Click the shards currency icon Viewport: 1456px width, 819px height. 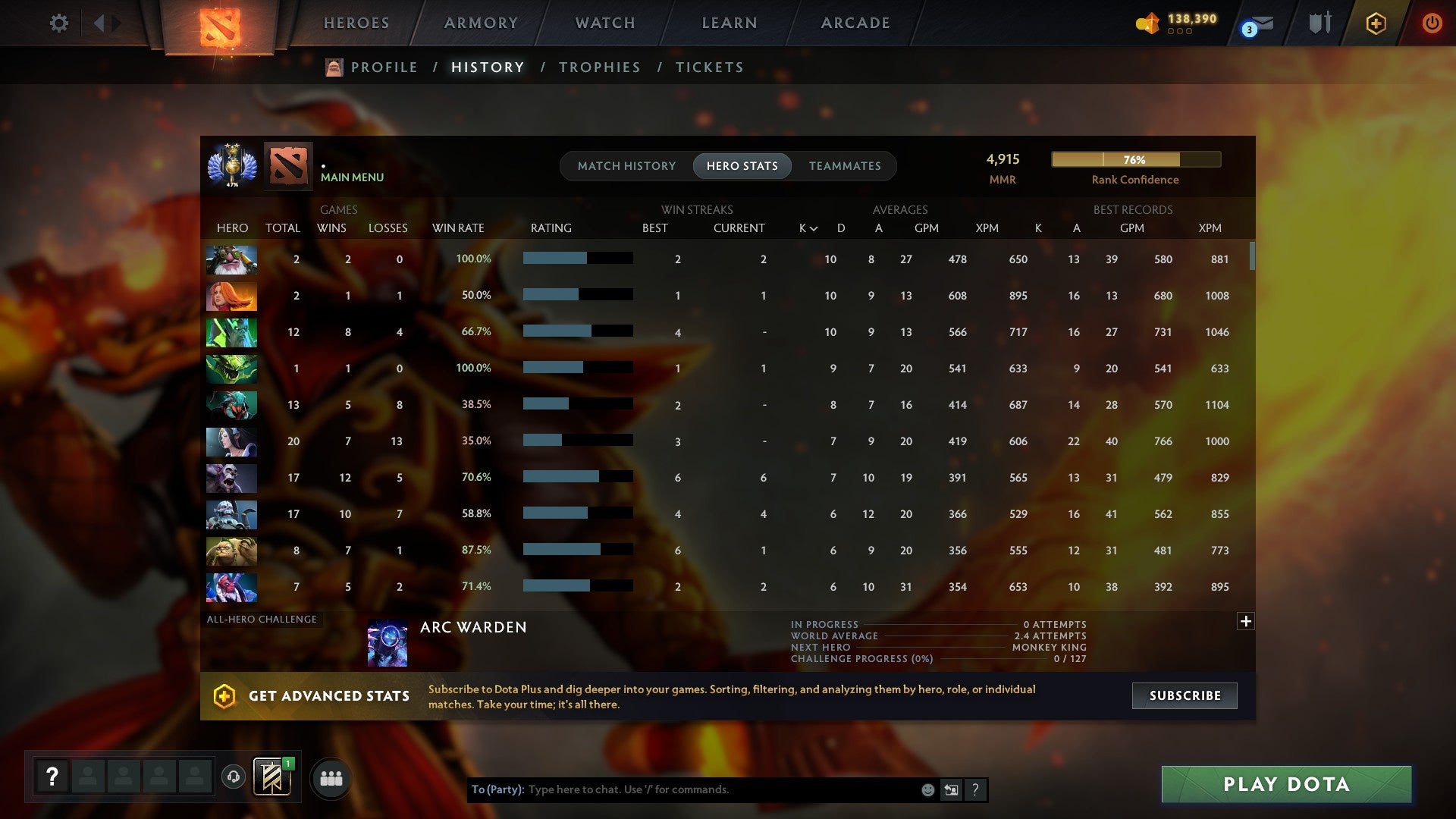point(1147,24)
